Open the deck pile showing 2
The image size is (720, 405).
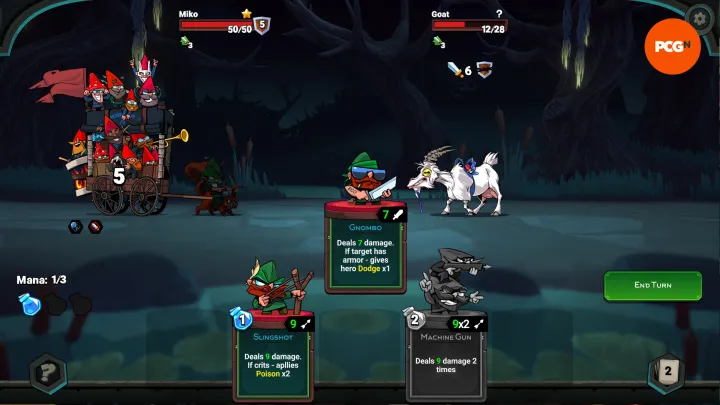[667, 373]
